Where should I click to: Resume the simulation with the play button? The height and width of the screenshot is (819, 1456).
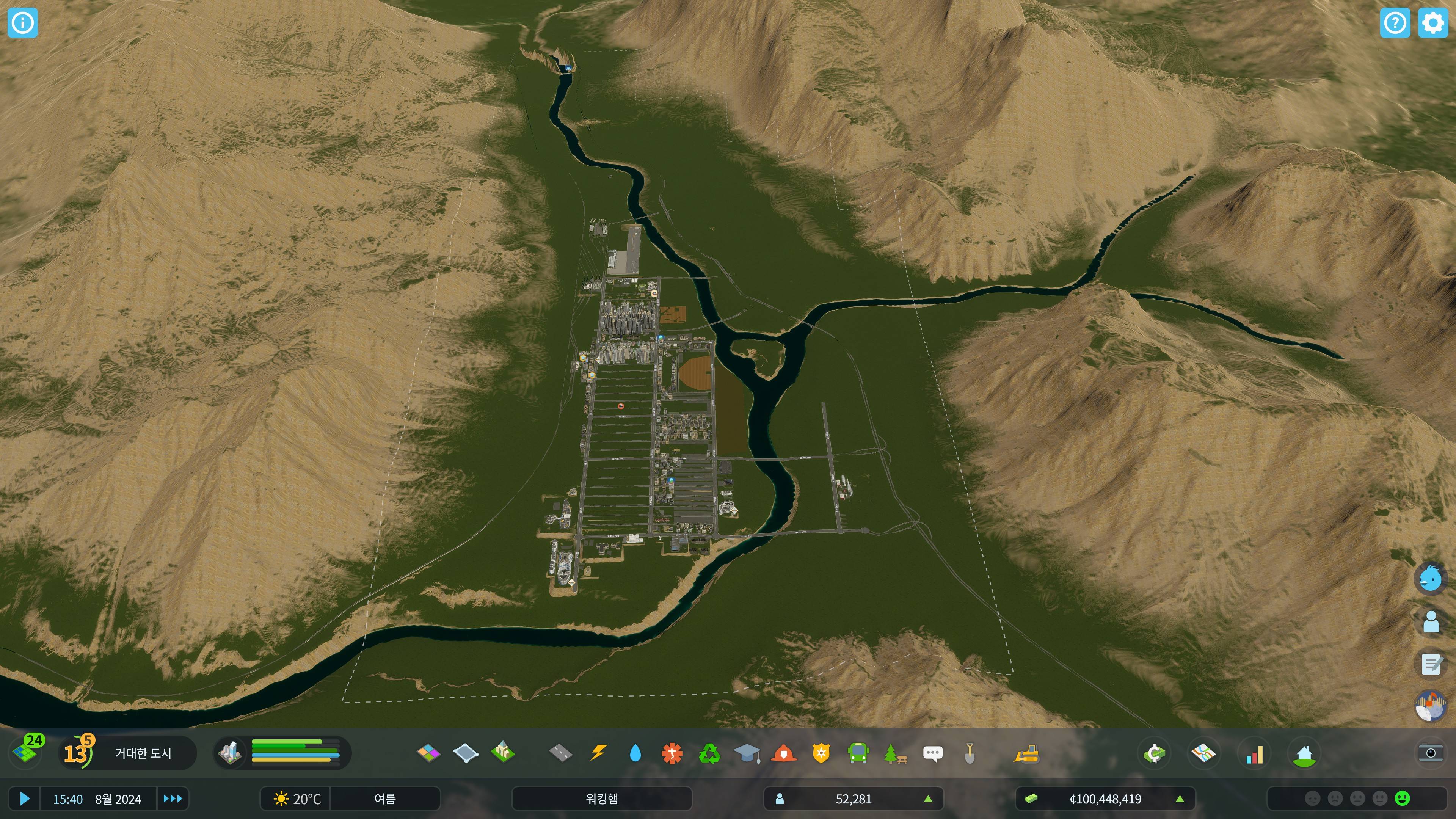[x=24, y=799]
